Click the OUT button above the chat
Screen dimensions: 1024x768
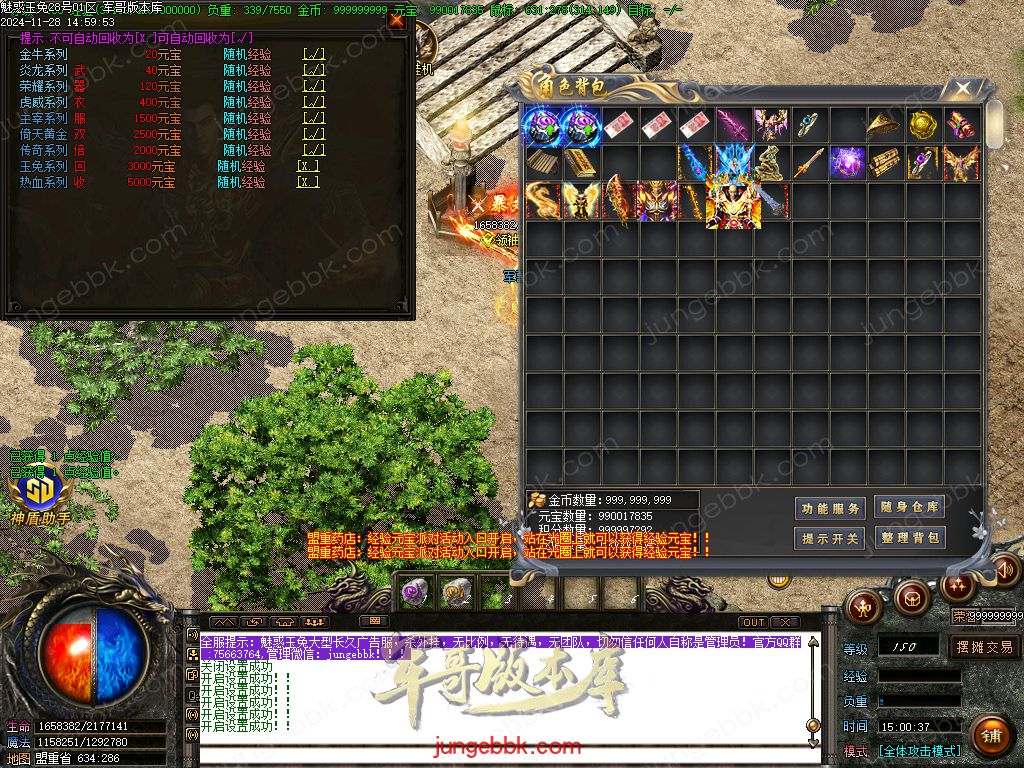[x=753, y=622]
